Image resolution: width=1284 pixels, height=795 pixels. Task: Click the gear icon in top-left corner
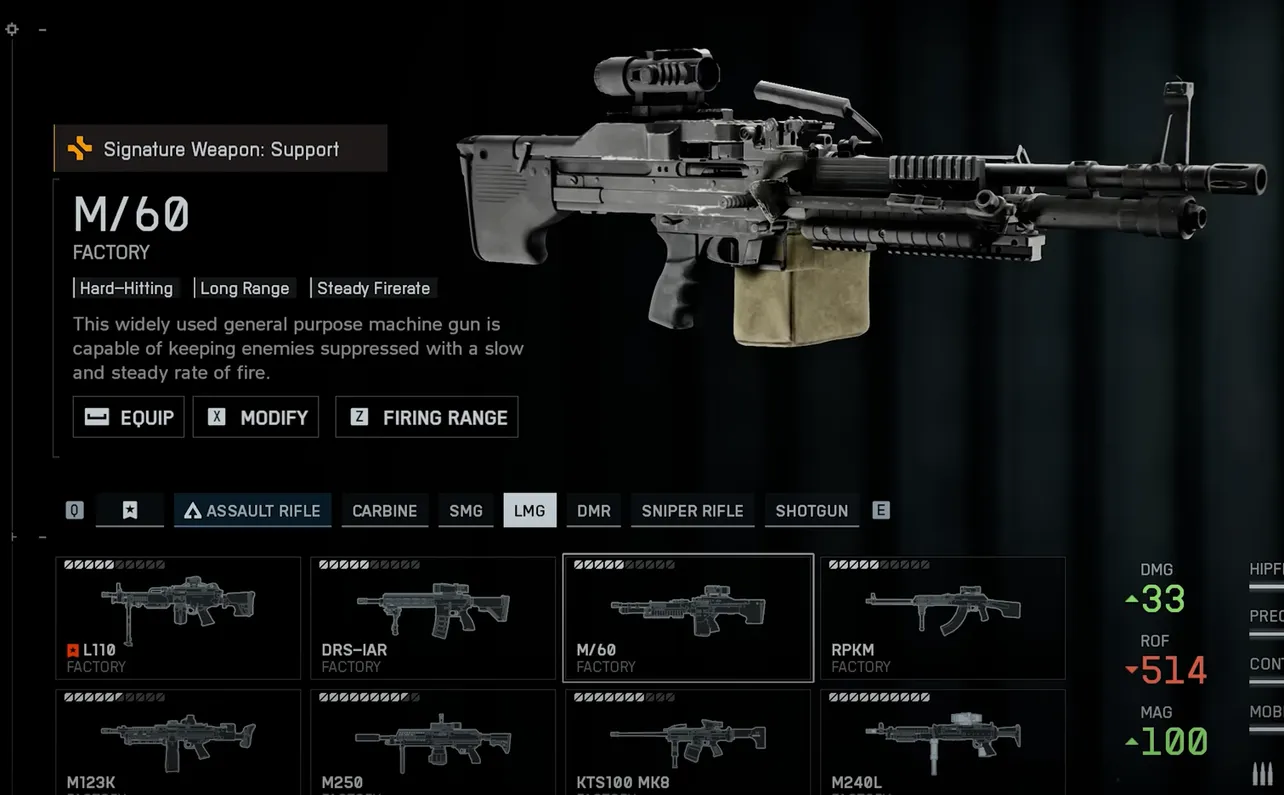click(11, 29)
